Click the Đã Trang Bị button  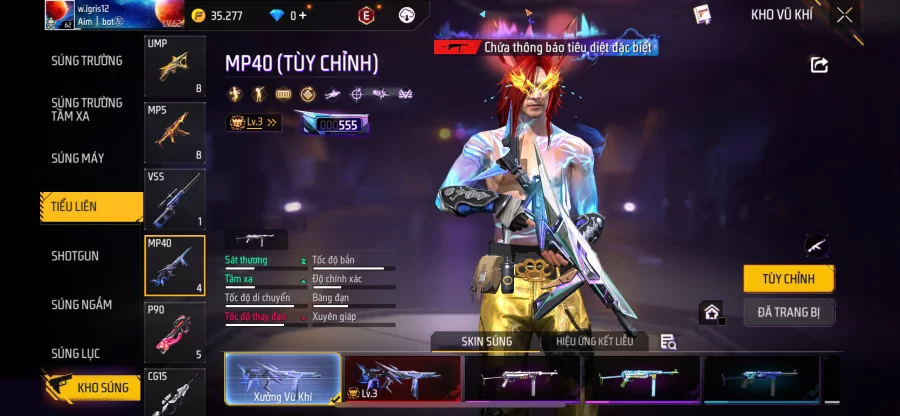(788, 313)
